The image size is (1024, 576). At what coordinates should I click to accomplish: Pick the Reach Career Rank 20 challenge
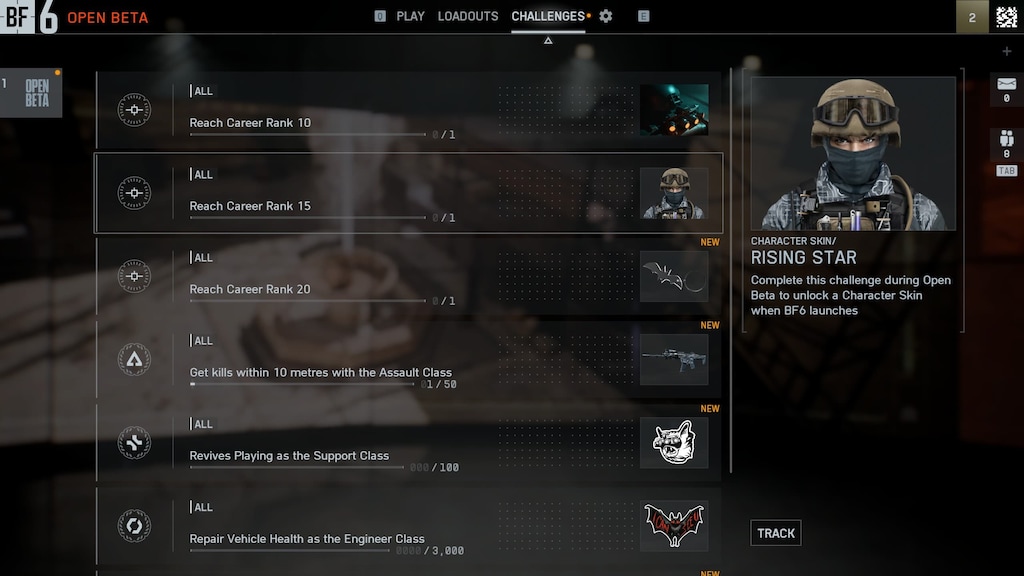[x=408, y=276]
